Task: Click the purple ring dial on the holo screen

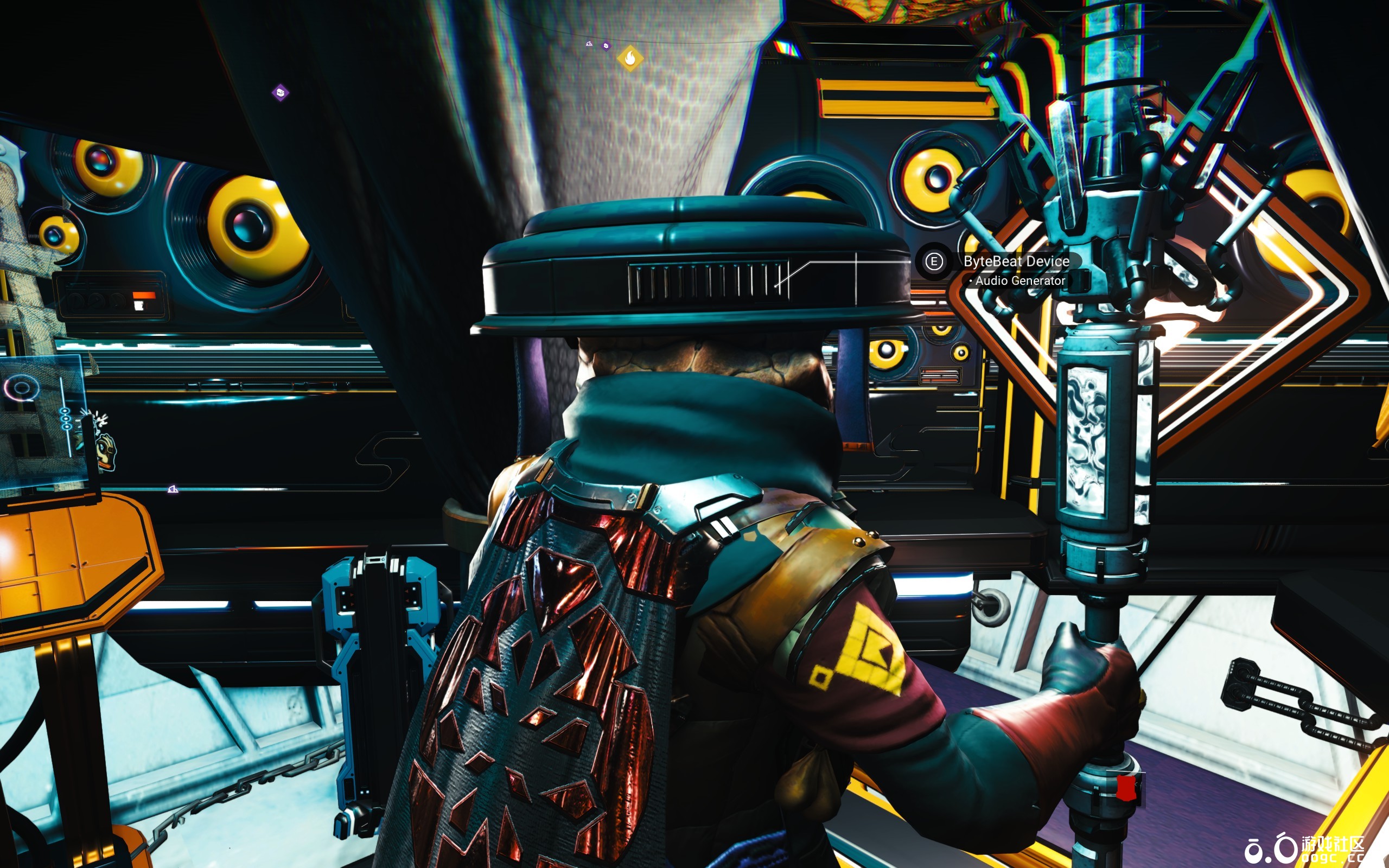Action: tap(21, 387)
